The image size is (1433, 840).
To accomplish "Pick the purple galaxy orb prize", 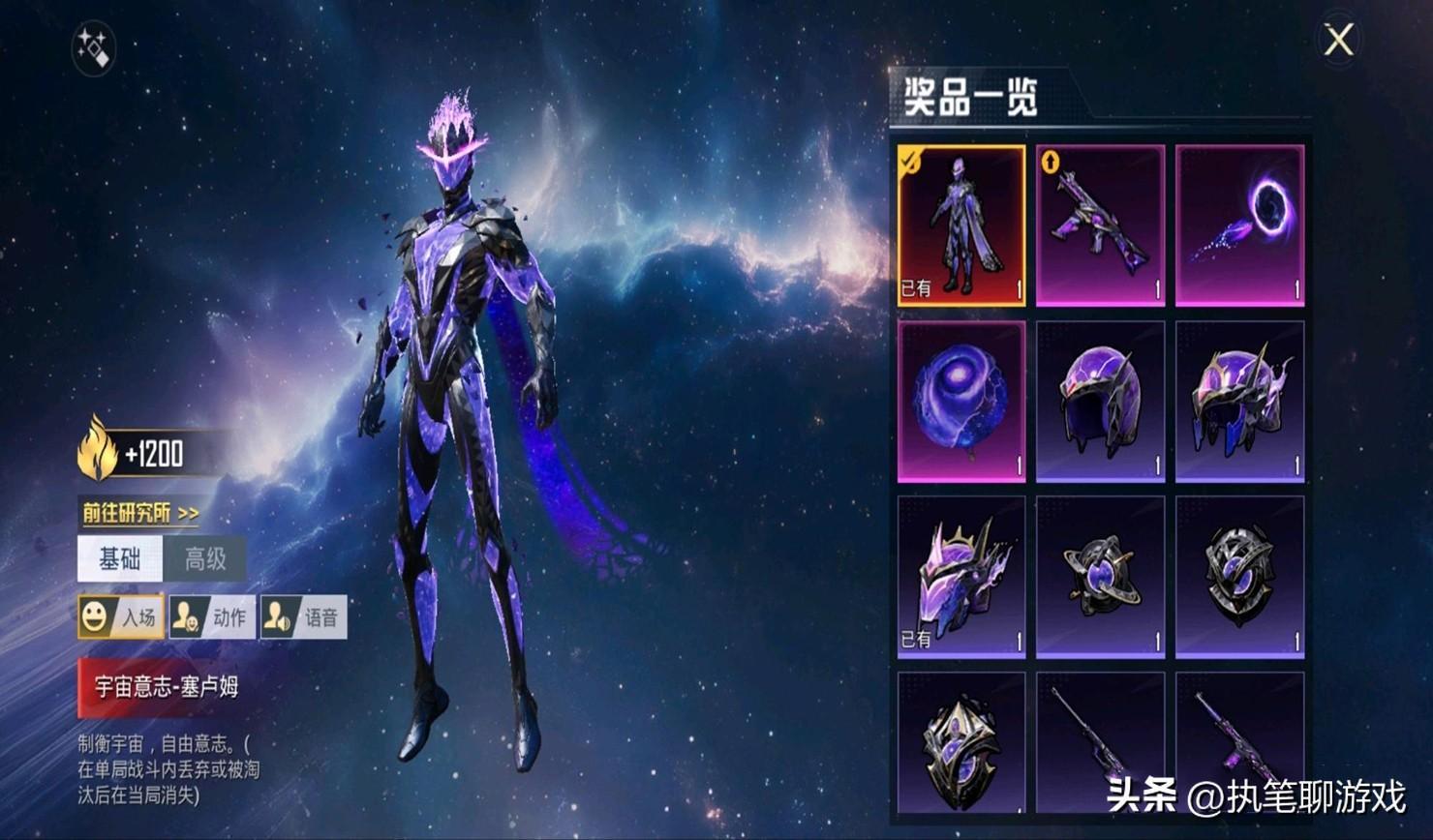I will [x=961, y=401].
